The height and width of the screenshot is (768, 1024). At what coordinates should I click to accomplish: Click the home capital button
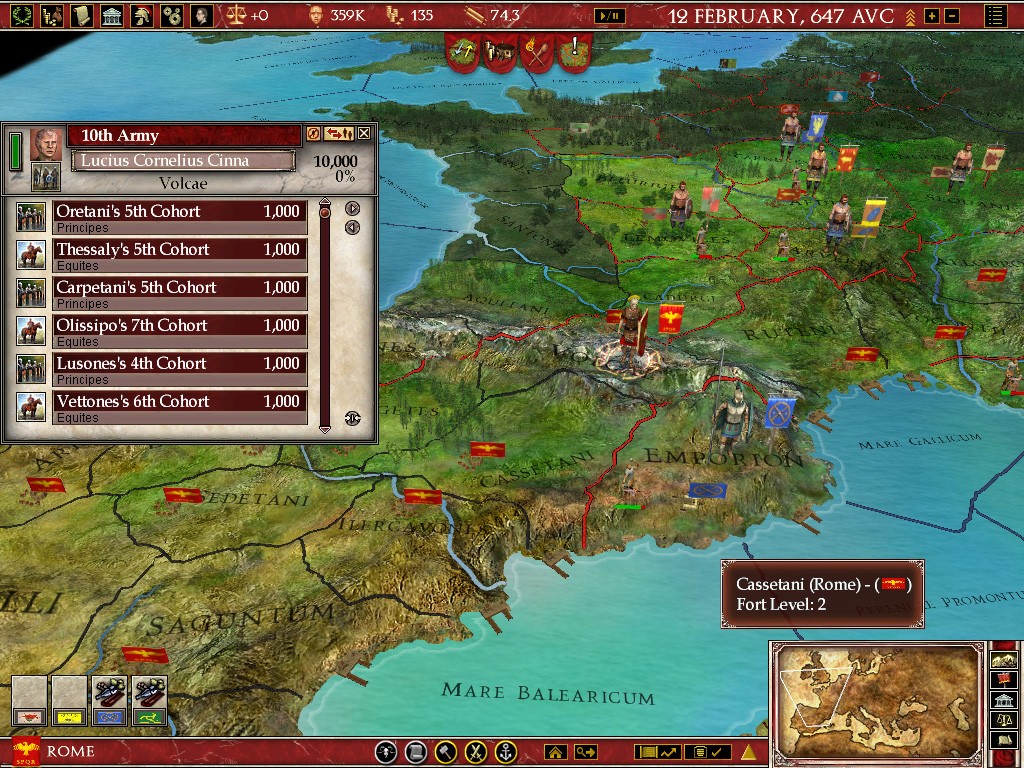[556, 752]
